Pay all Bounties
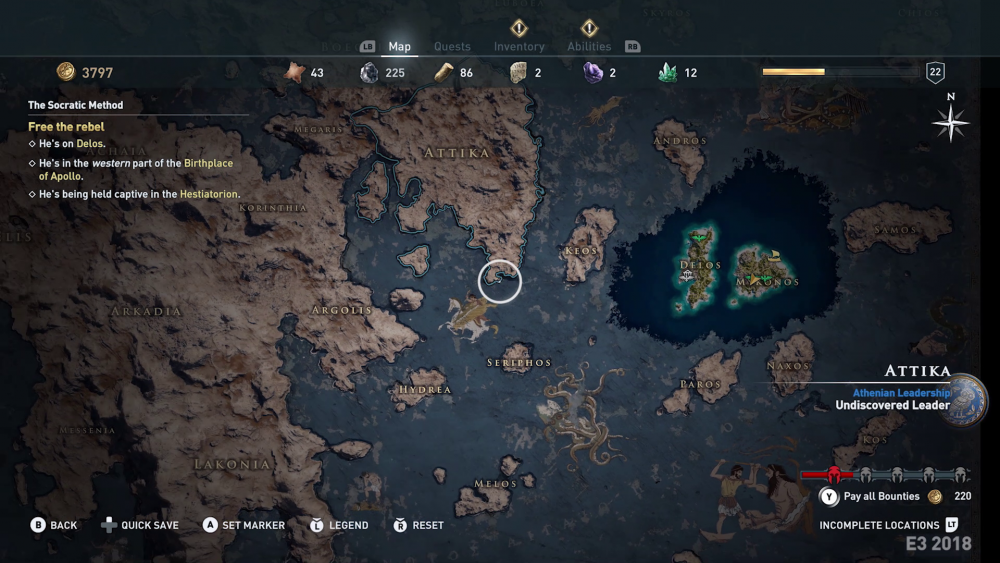 click(x=881, y=496)
